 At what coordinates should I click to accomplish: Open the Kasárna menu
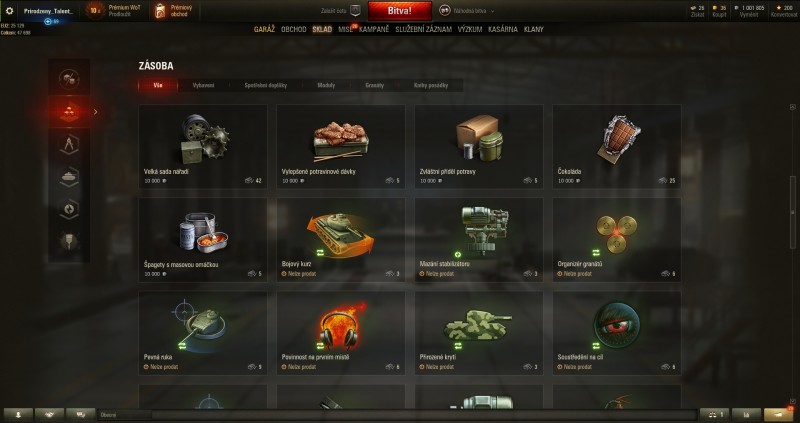click(x=504, y=30)
